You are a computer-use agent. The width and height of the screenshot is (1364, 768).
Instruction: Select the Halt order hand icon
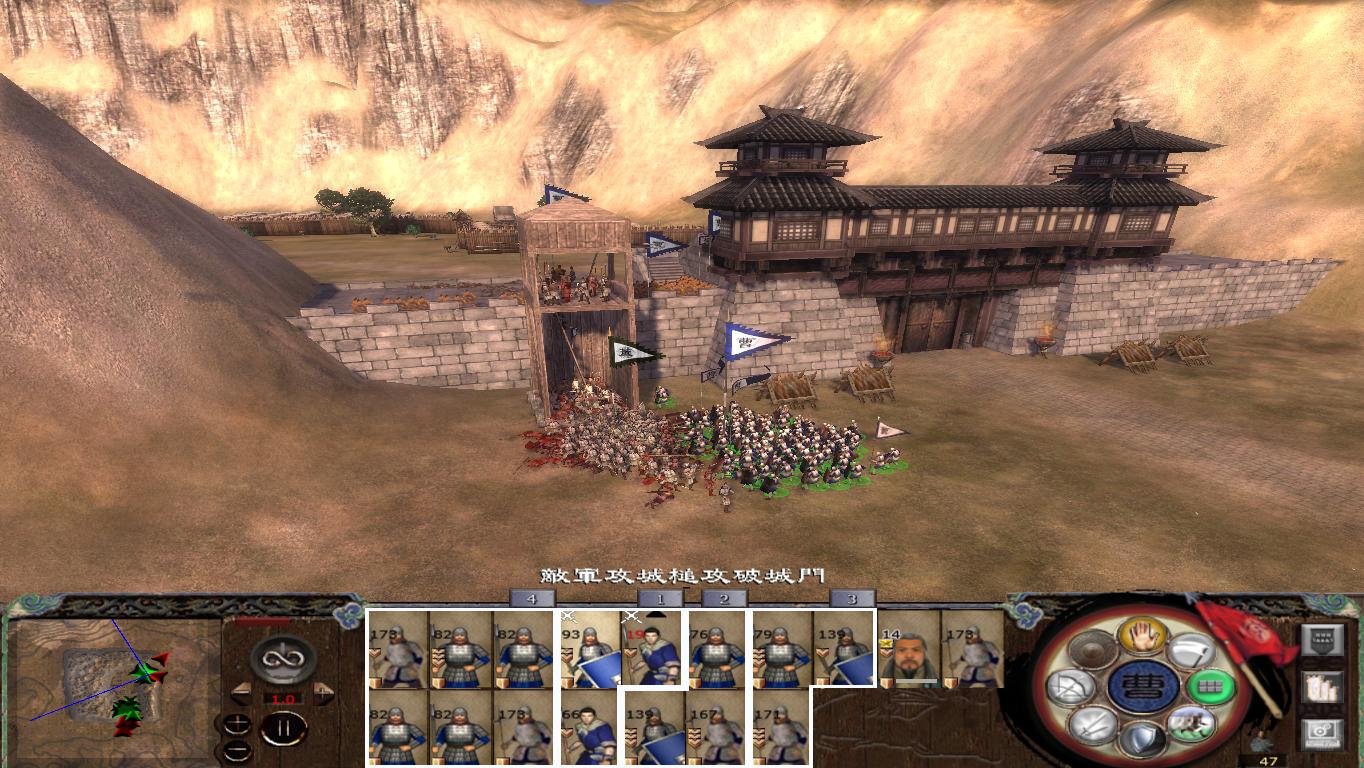click(1144, 637)
